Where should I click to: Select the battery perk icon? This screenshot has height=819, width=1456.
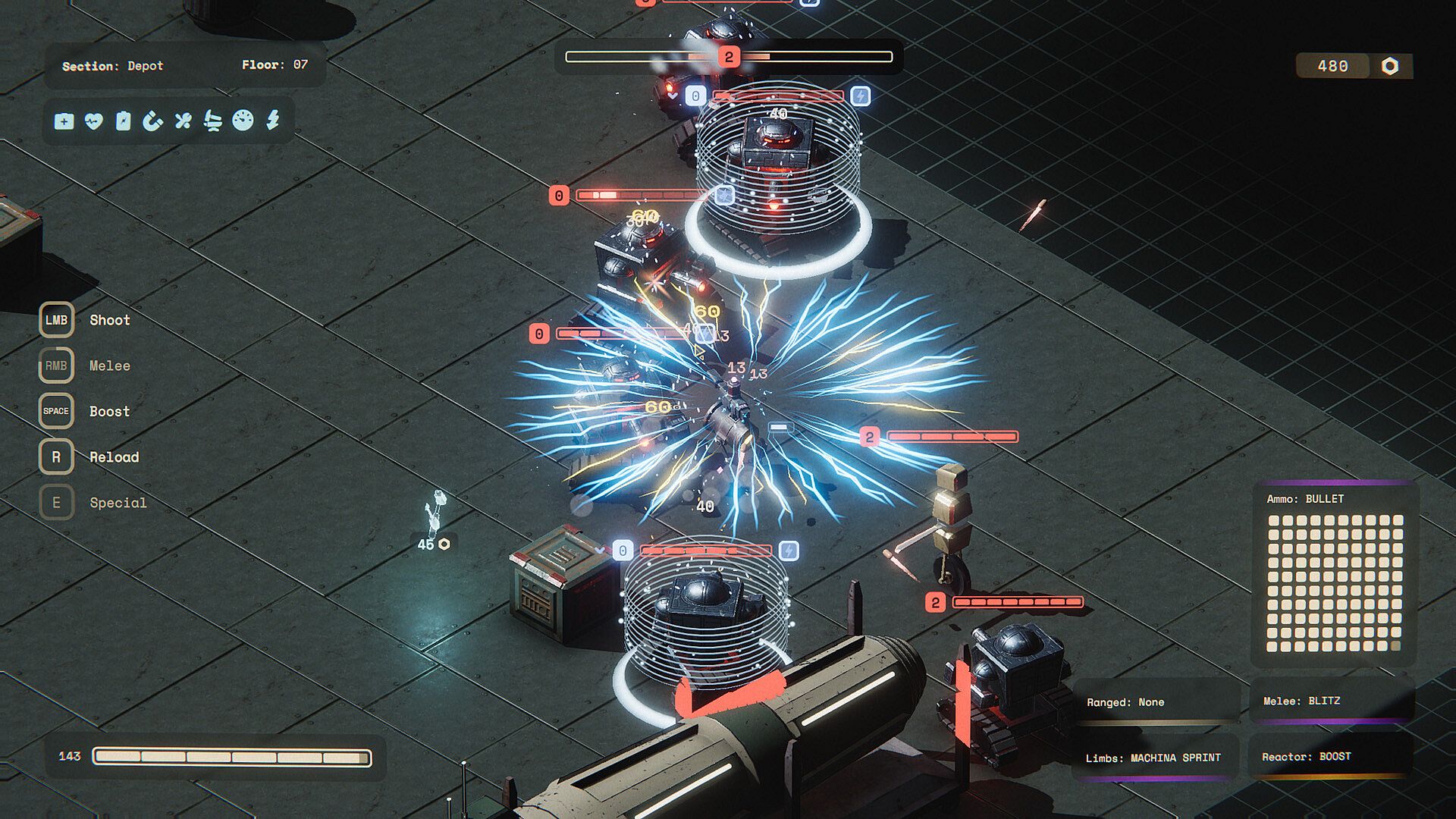coord(124,121)
